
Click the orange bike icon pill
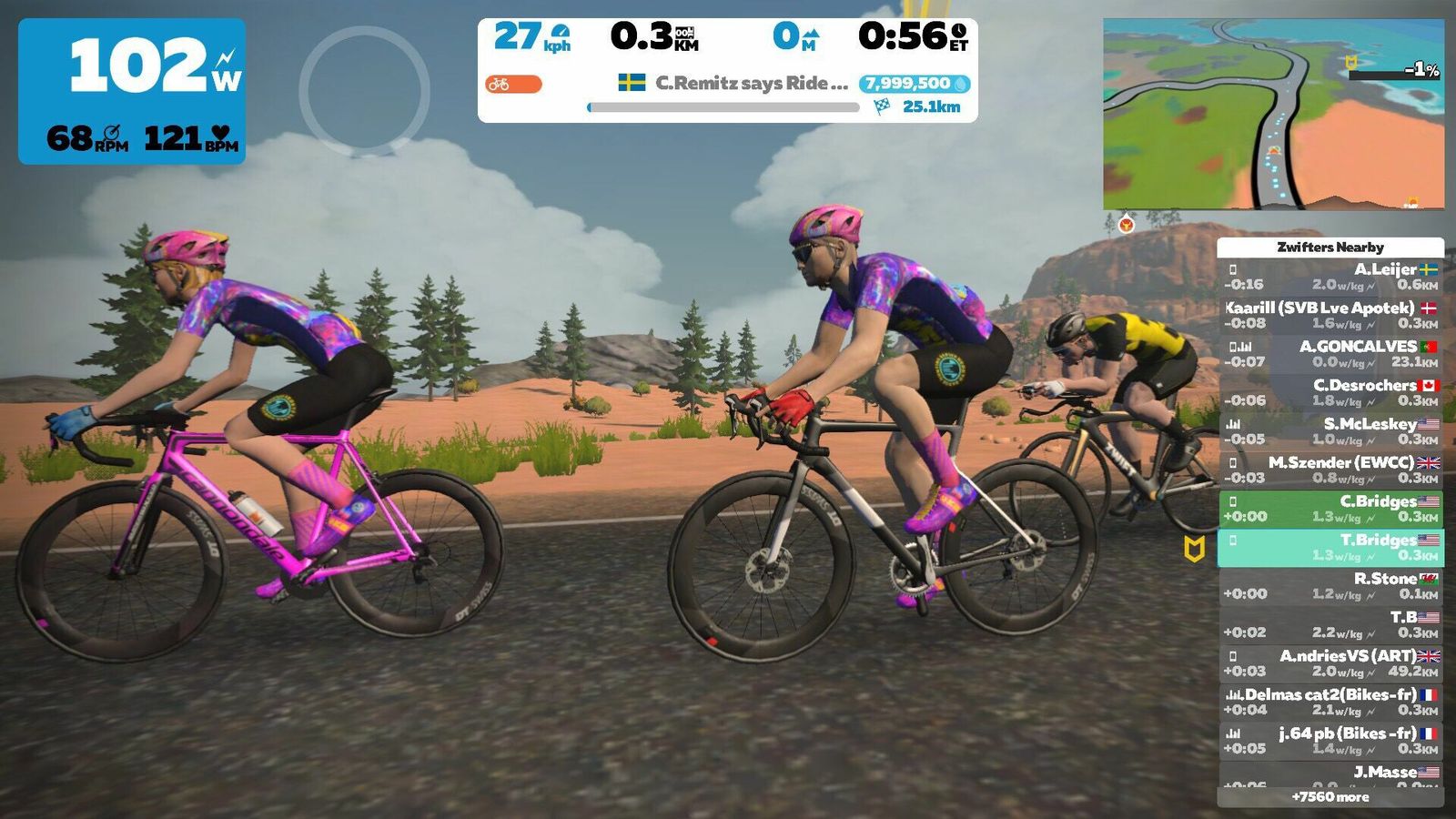pos(513,85)
